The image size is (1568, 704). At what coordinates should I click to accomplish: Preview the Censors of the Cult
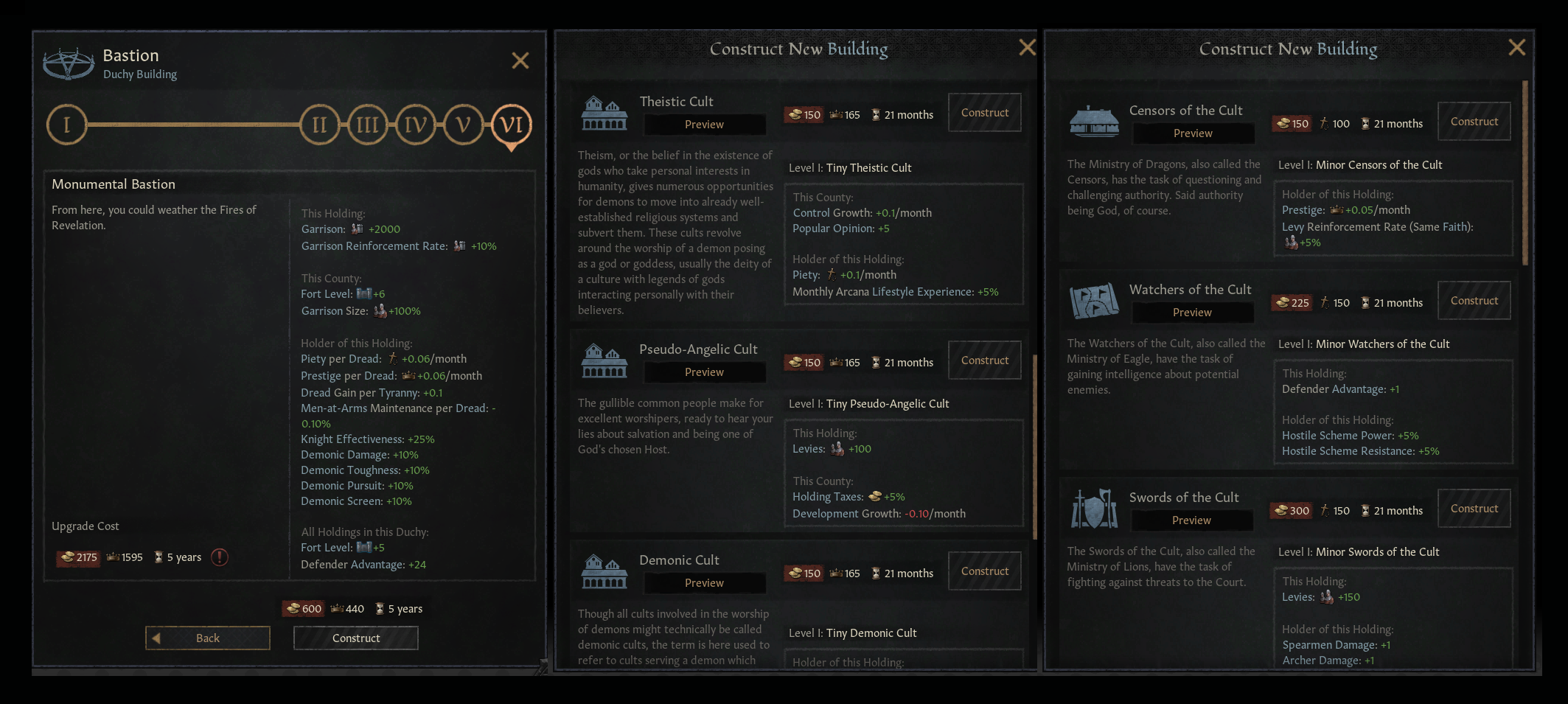(1192, 133)
